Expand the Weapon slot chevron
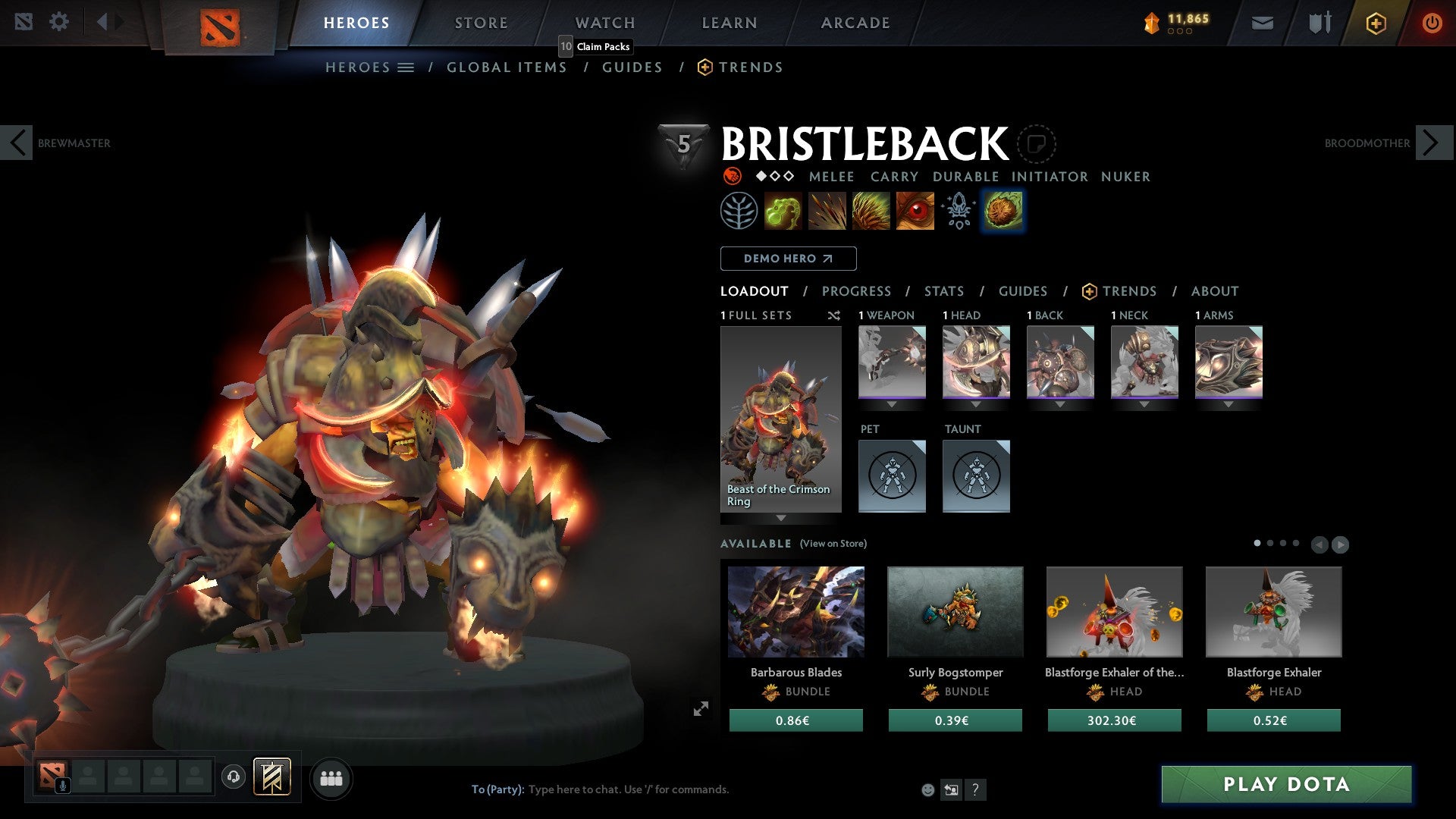This screenshot has width=1456, height=819. click(891, 404)
